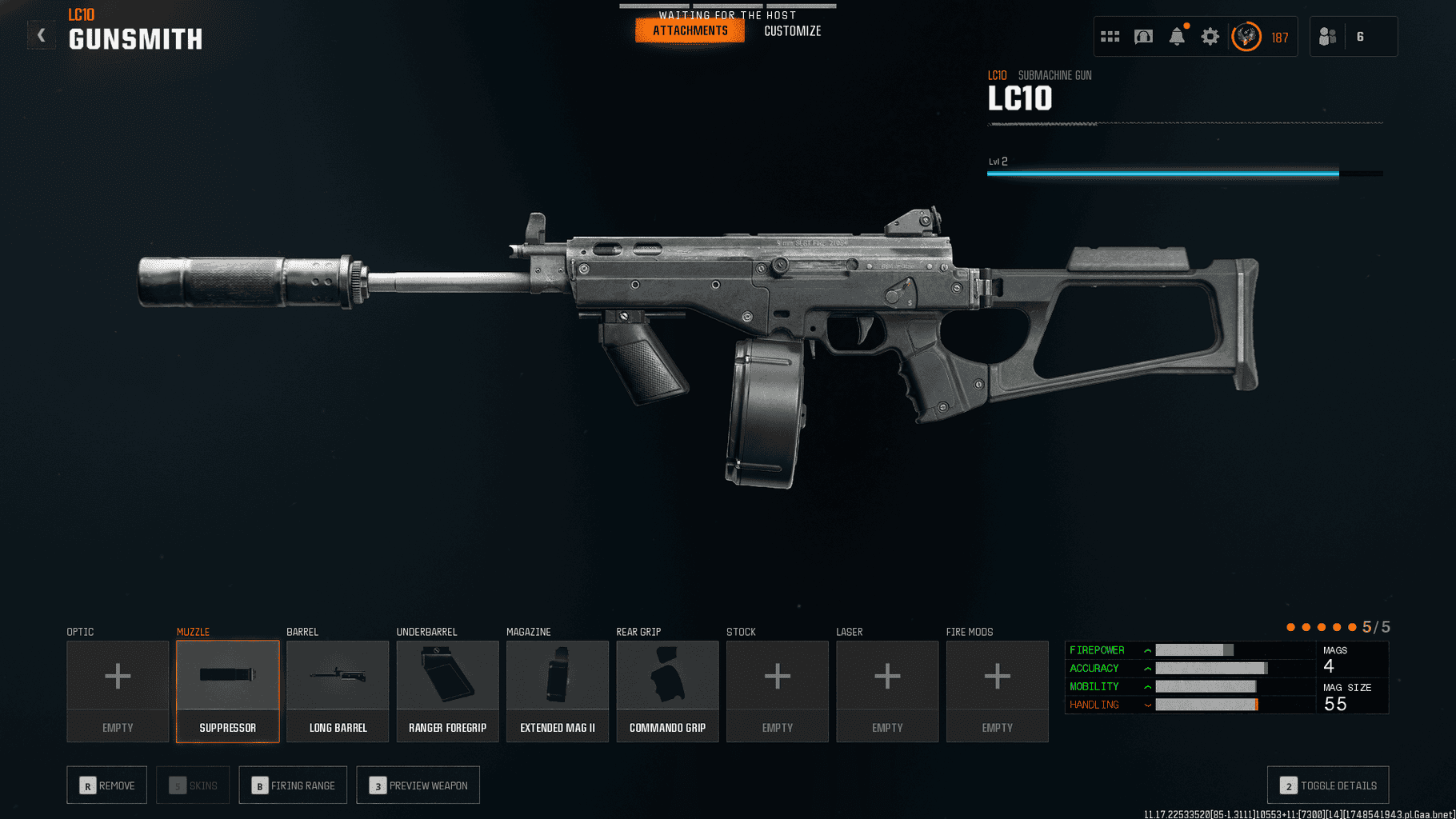Switch to the Customize tab
Screen dimensions: 1456x819
792,31
